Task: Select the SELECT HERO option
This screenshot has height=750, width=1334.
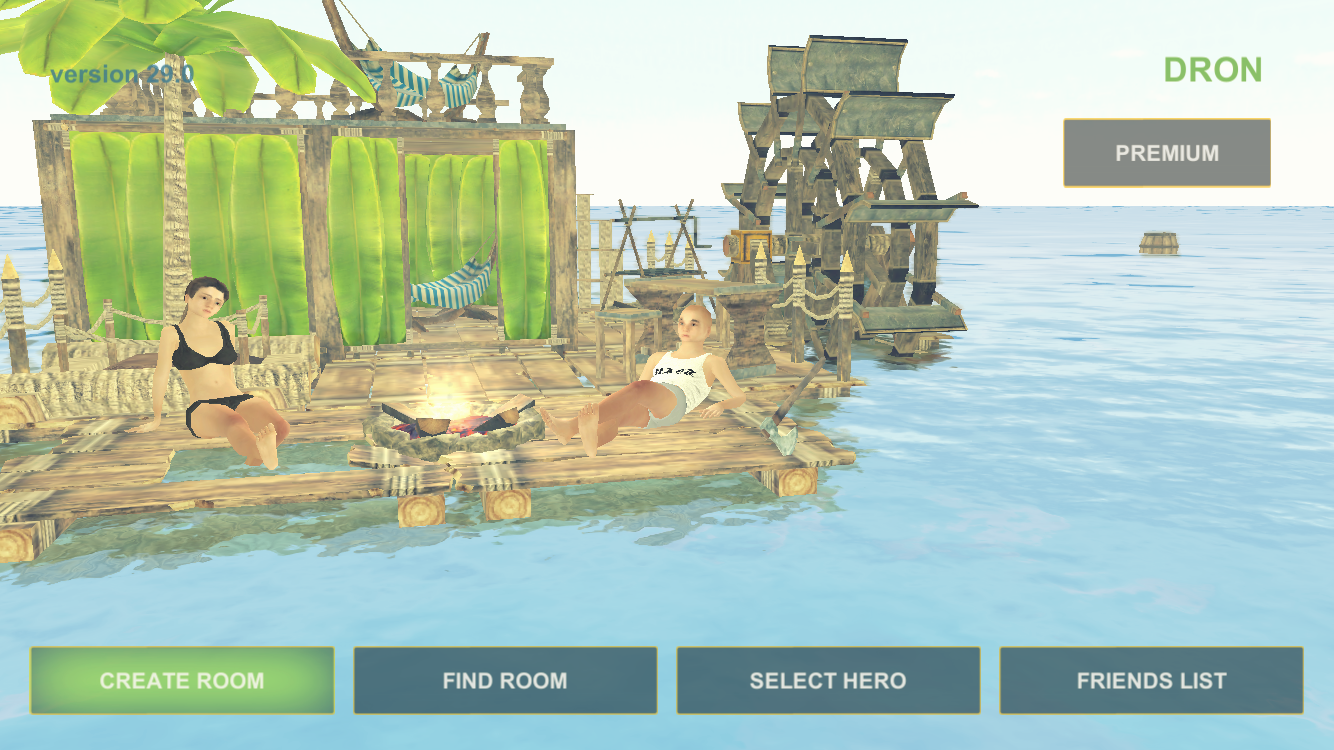Action: [827, 680]
